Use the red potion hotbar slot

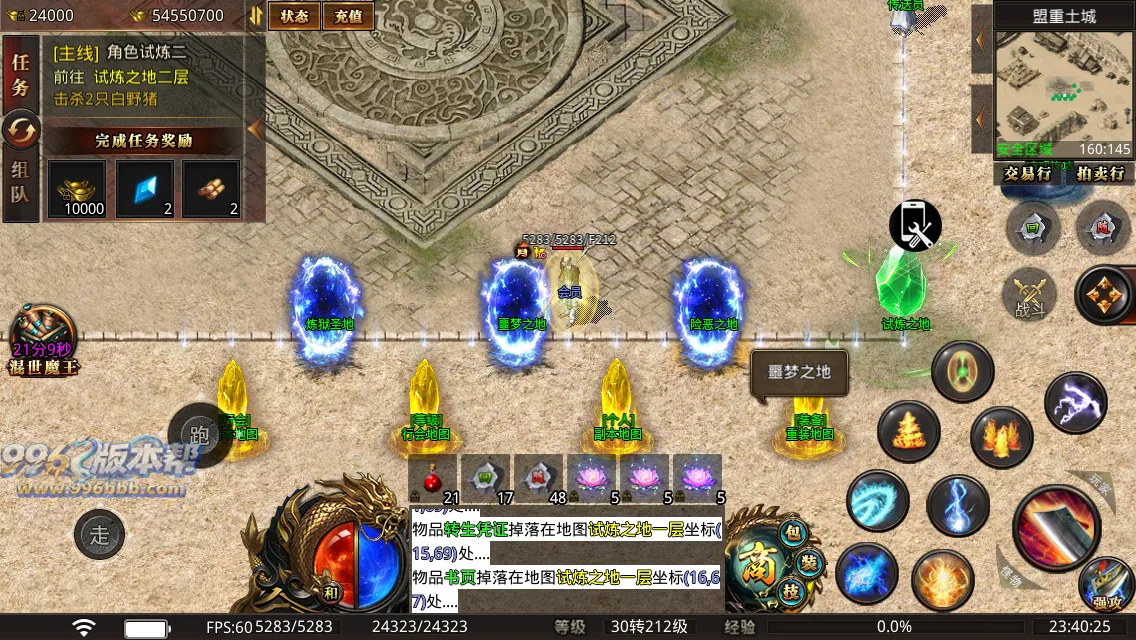coord(433,478)
